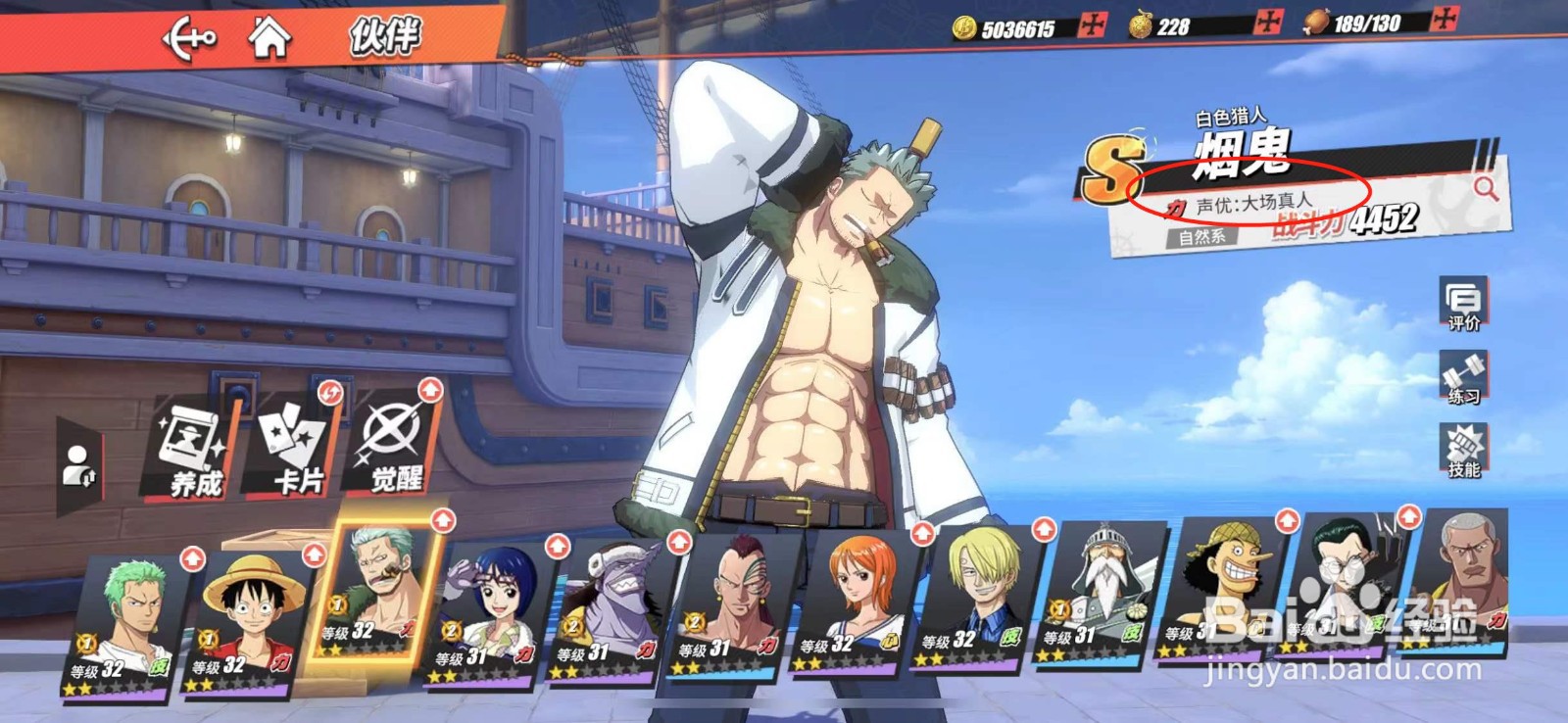Return to the home screen

tap(269, 37)
